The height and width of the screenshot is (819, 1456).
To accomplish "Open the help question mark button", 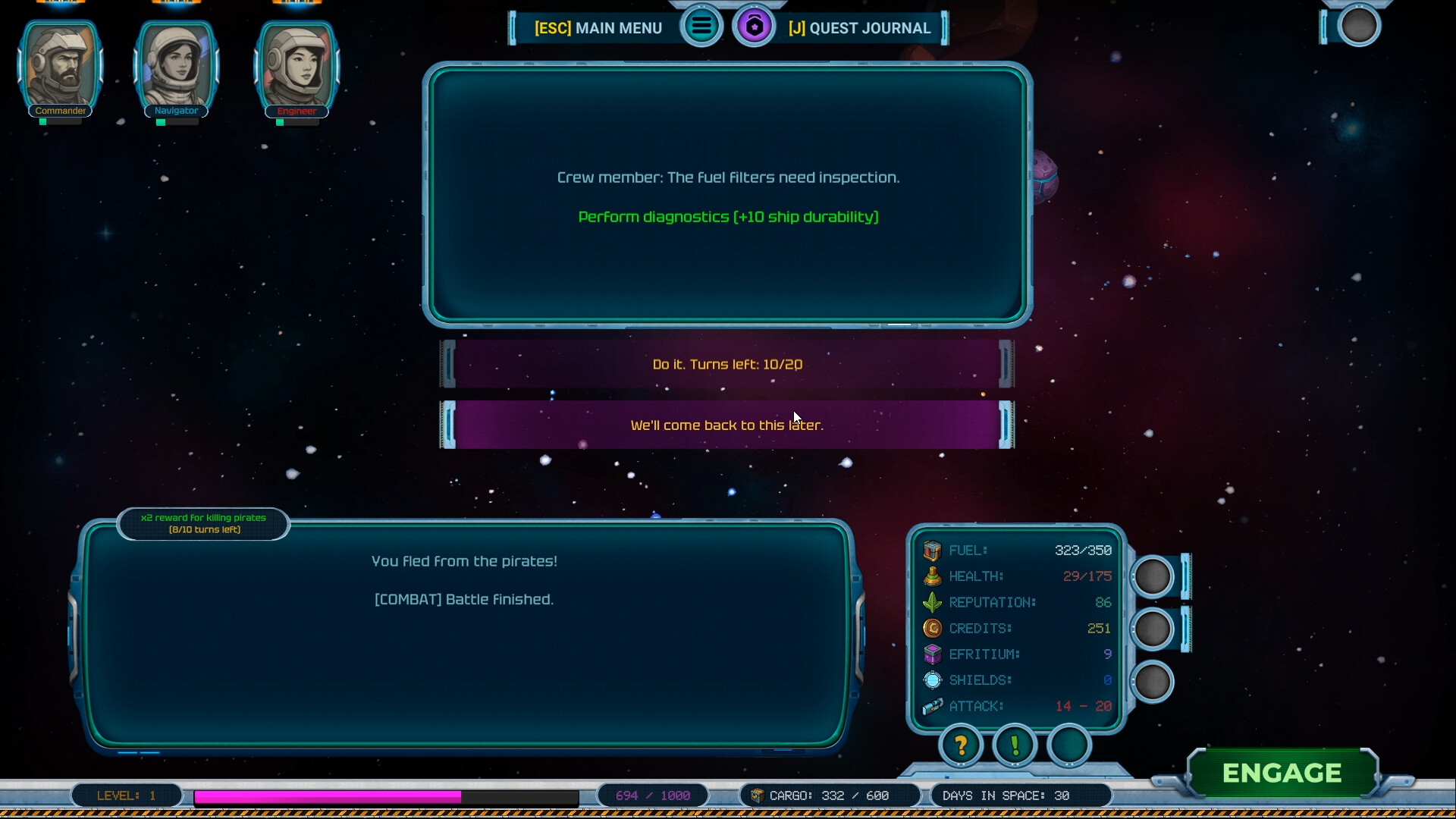I will tap(960, 746).
